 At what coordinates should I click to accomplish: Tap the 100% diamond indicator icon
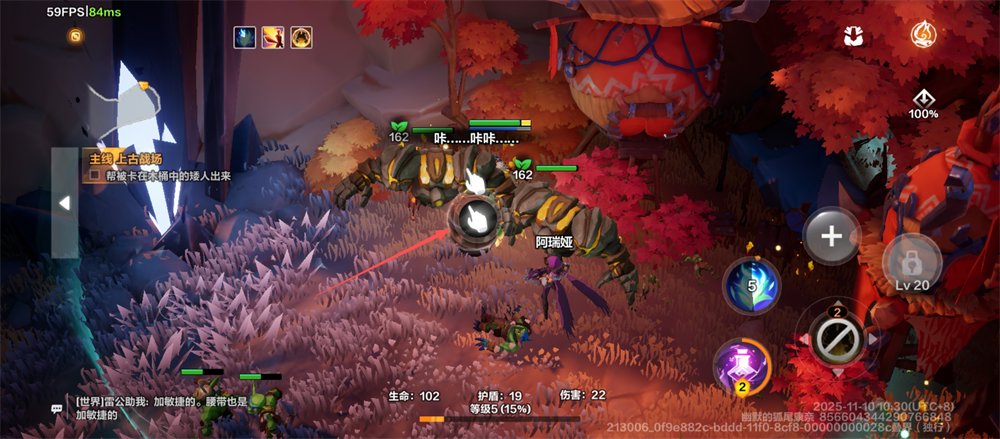pyautogui.click(x=923, y=100)
